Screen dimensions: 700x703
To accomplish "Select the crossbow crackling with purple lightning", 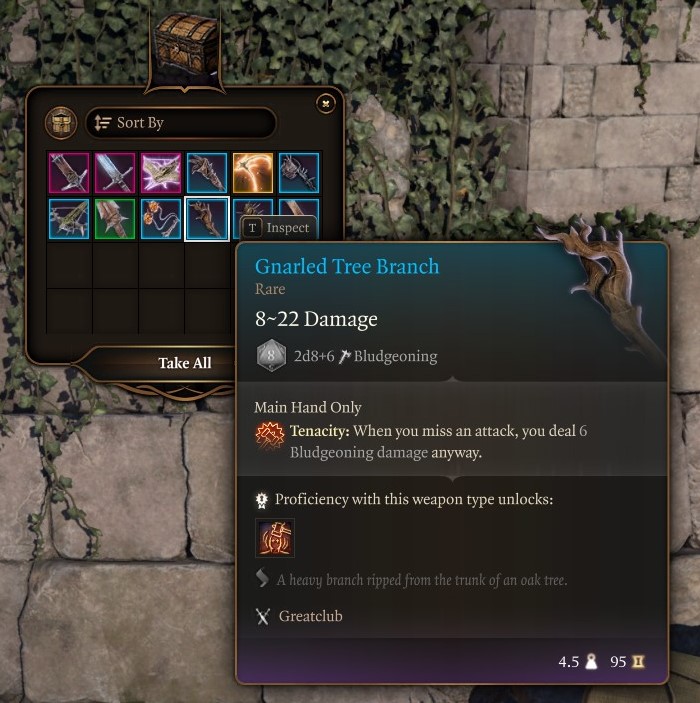I will [x=161, y=173].
